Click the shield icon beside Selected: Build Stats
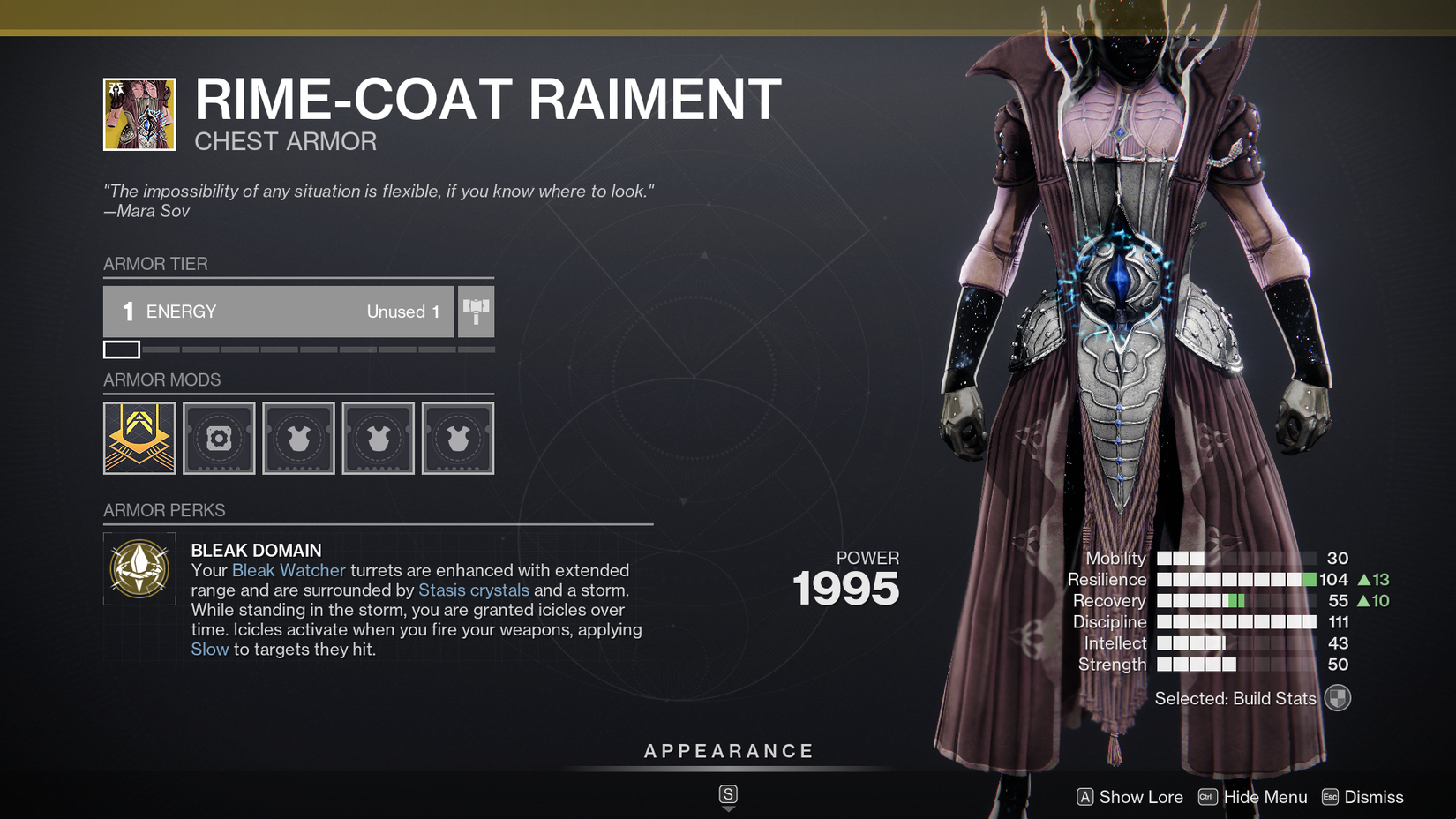 (1338, 697)
